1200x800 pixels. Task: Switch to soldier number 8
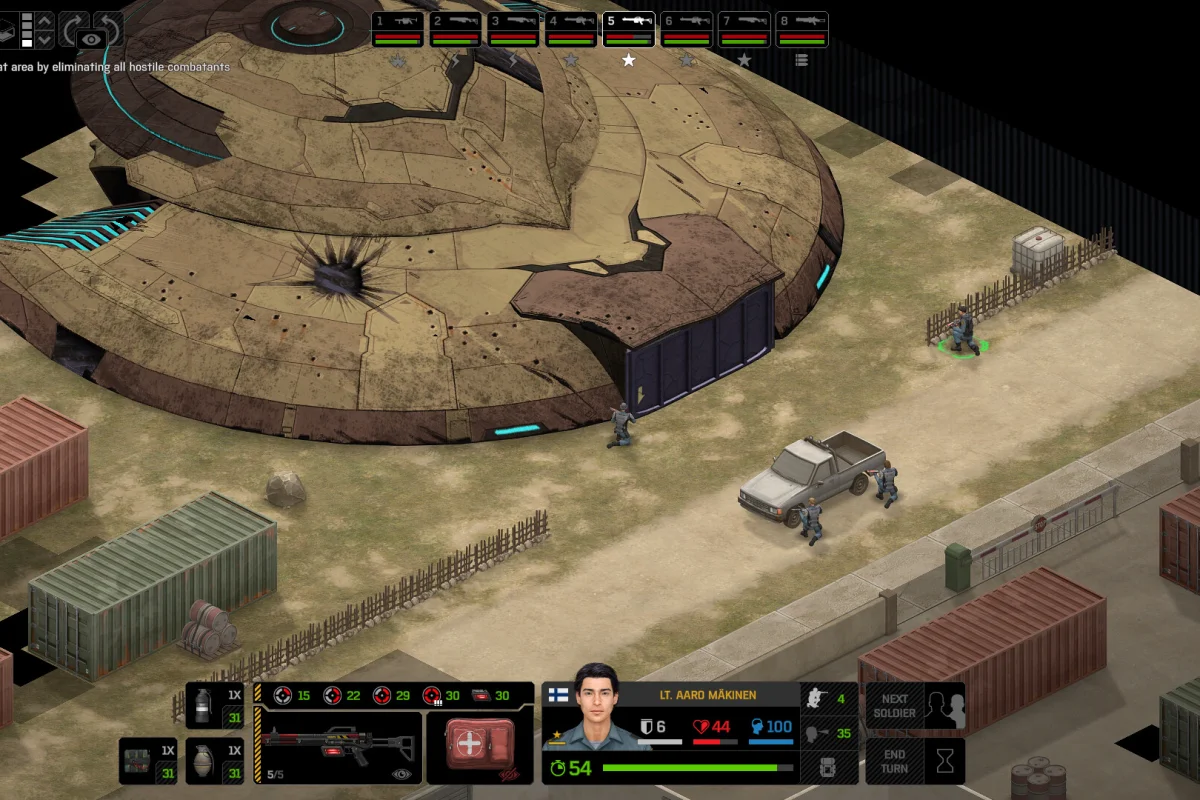click(x=803, y=29)
